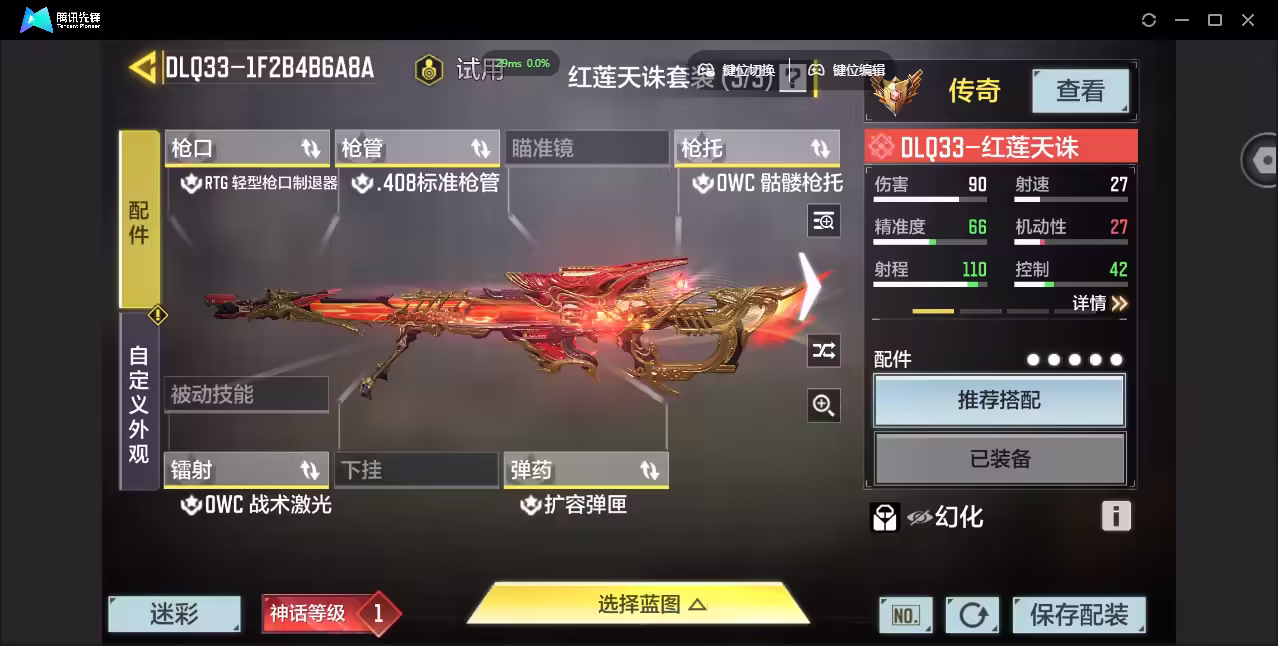This screenshot has height=646, width=1278.
Task: Click the shuffle arrows icon
Action: (824, 350)
